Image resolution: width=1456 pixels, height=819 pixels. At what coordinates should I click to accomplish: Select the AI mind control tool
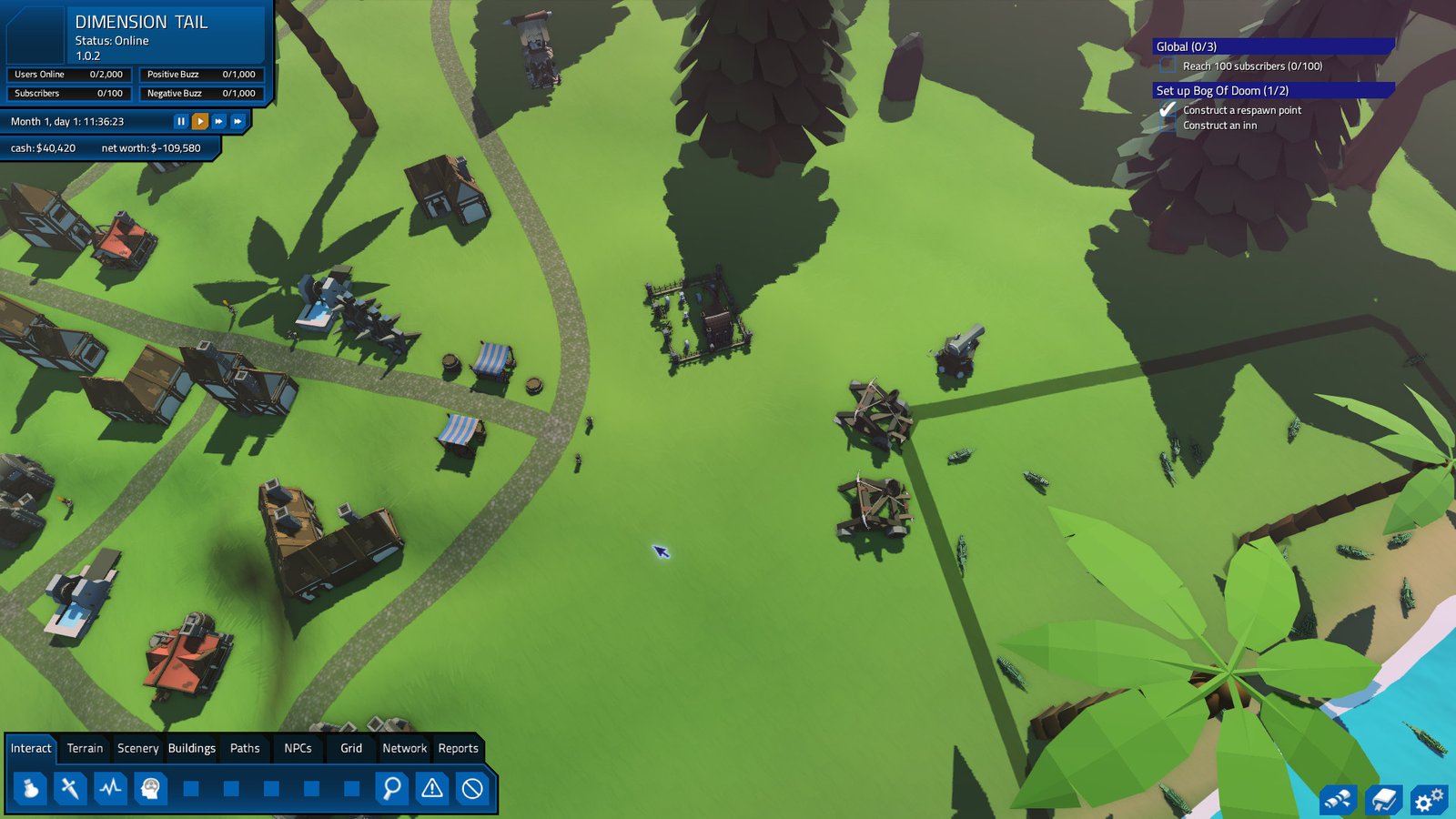(151, 790)
